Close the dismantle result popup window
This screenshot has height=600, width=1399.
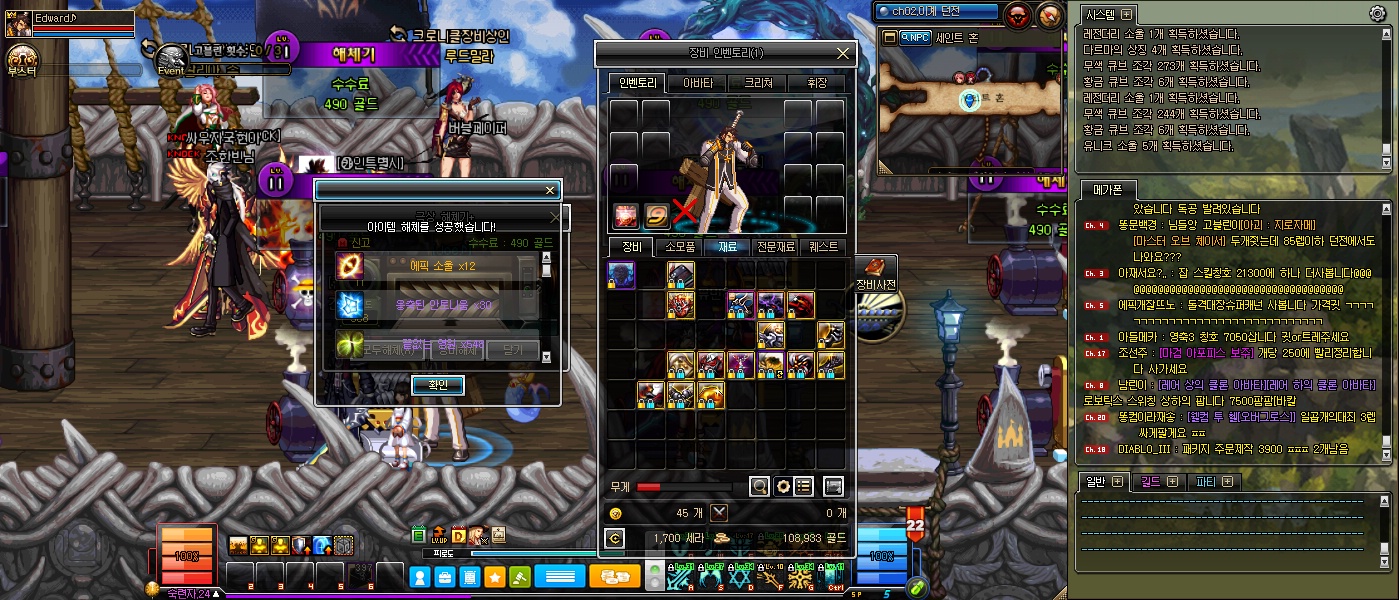pos(549,190)
